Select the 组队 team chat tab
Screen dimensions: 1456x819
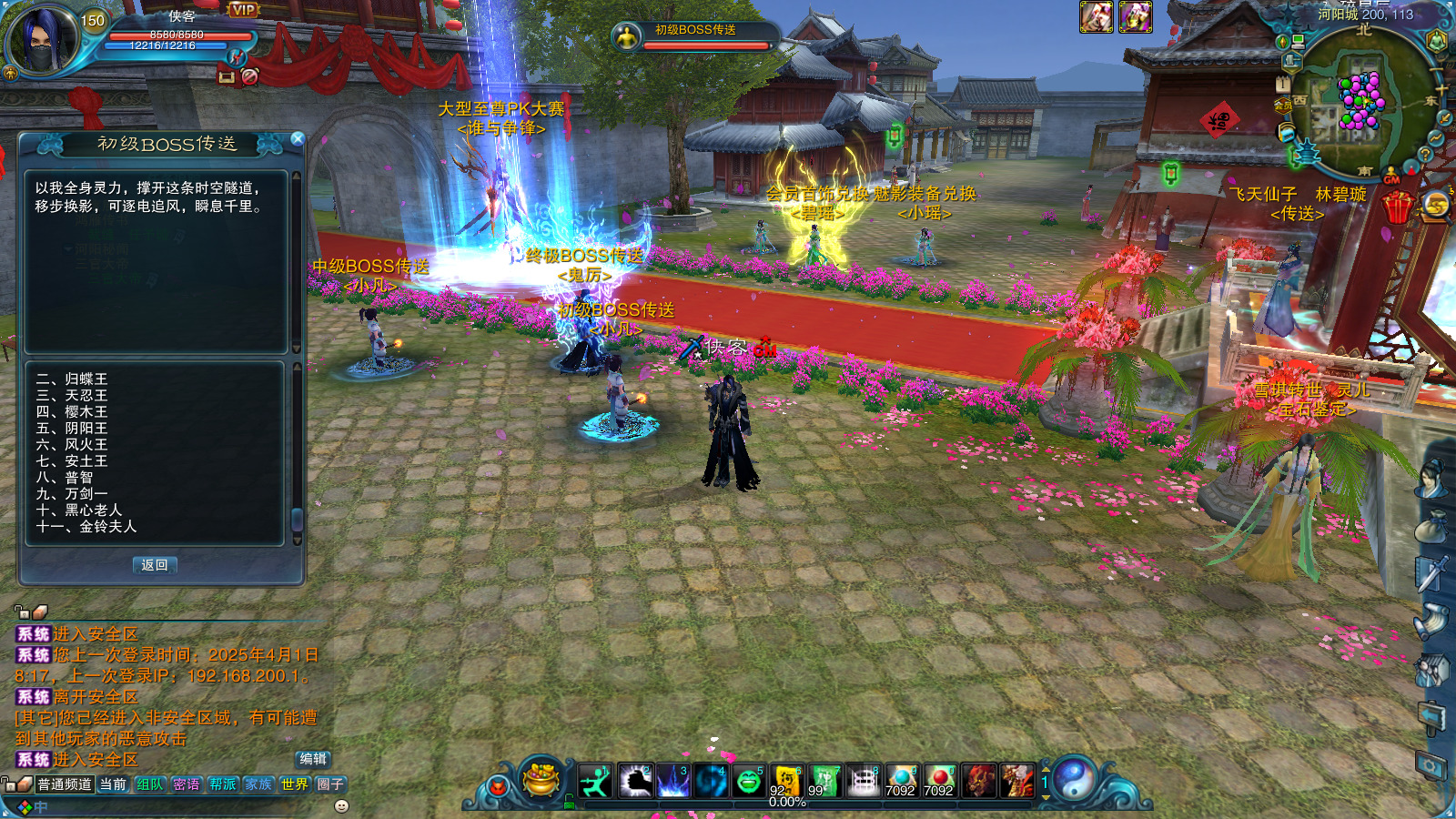[149, 784]
